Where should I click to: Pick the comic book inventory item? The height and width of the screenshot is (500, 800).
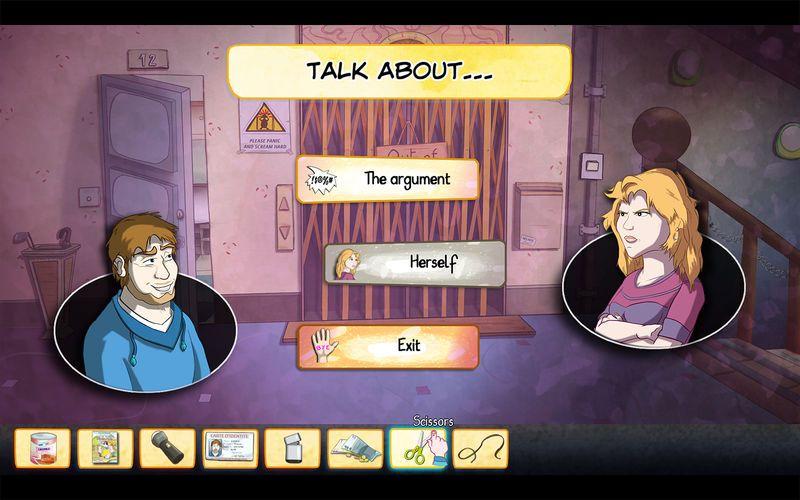tap(105, 448)
